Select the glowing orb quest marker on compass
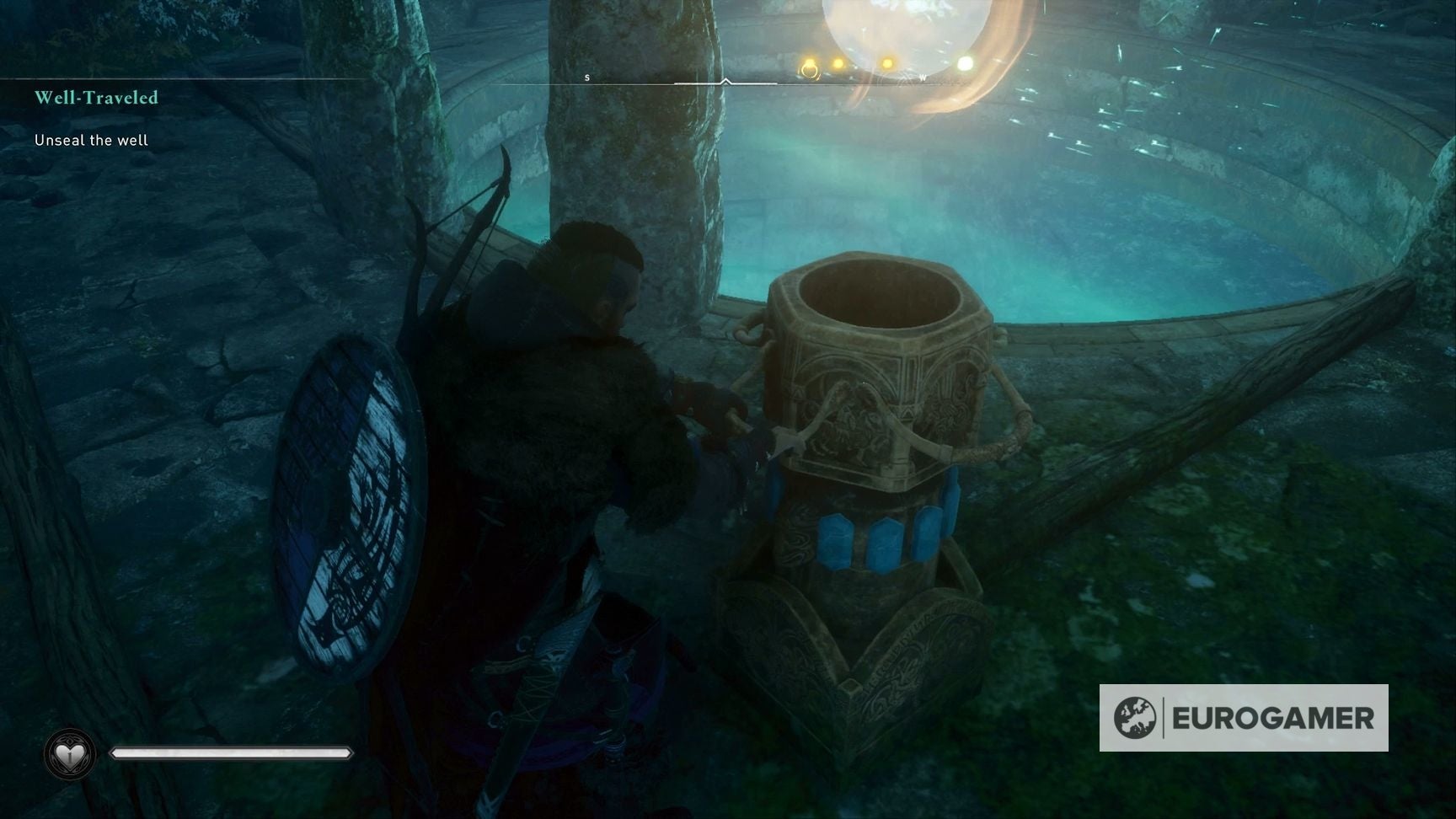The width and height of the screenshot is (1456, 819). [906, 25]
